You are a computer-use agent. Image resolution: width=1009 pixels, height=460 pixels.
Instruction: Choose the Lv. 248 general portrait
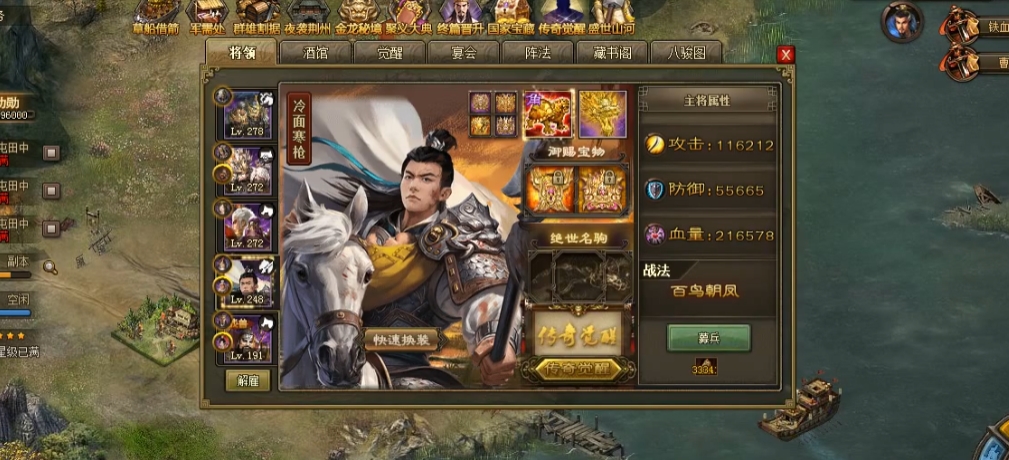pos(247,281)
